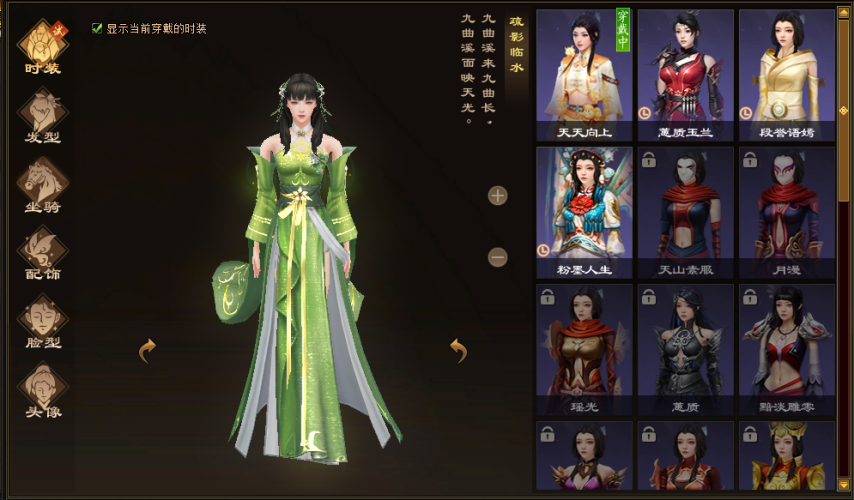Switch to the 配饰 accessories tab
Screen dimensions: 854x500
click(43, 252)
